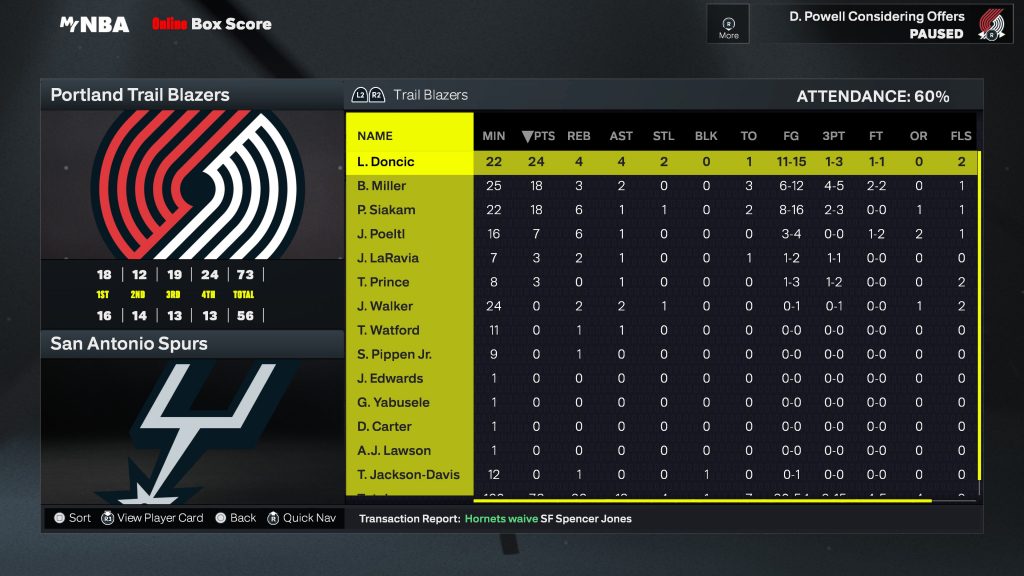Viewport: 1024px width, 576px height.
Task: Sort by the REB column header
Action: point(578,136)
